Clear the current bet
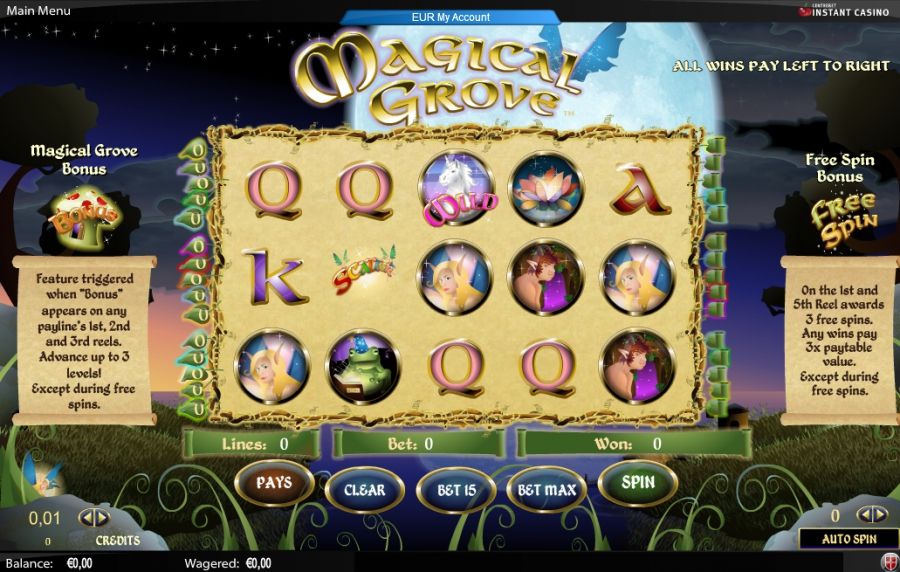 coord(364,490)
